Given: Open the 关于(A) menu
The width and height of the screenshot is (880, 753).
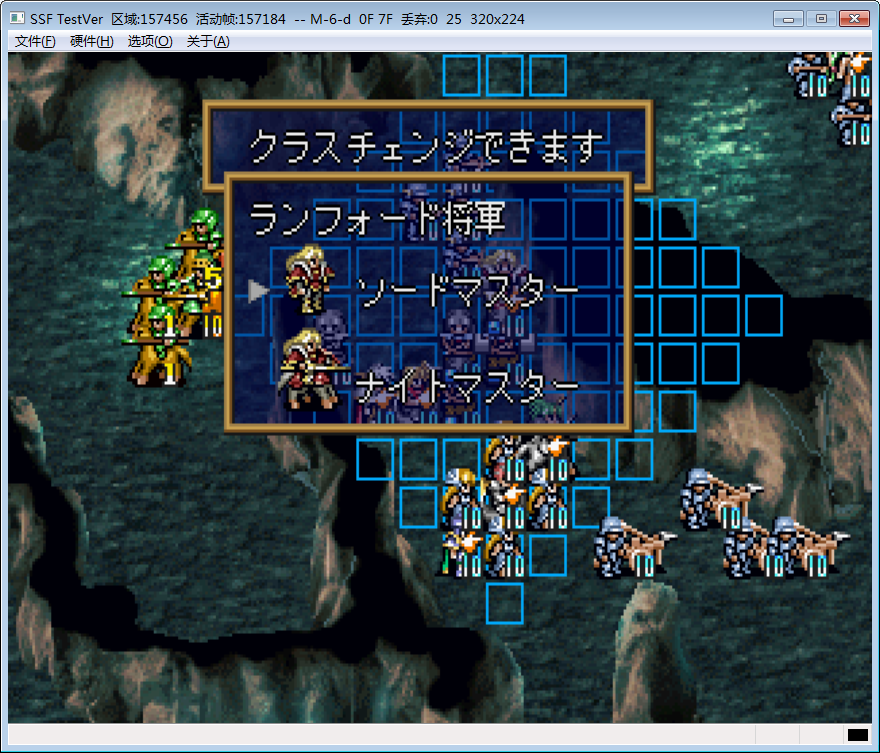Looking at the screenshot, I should pos(208,41).
